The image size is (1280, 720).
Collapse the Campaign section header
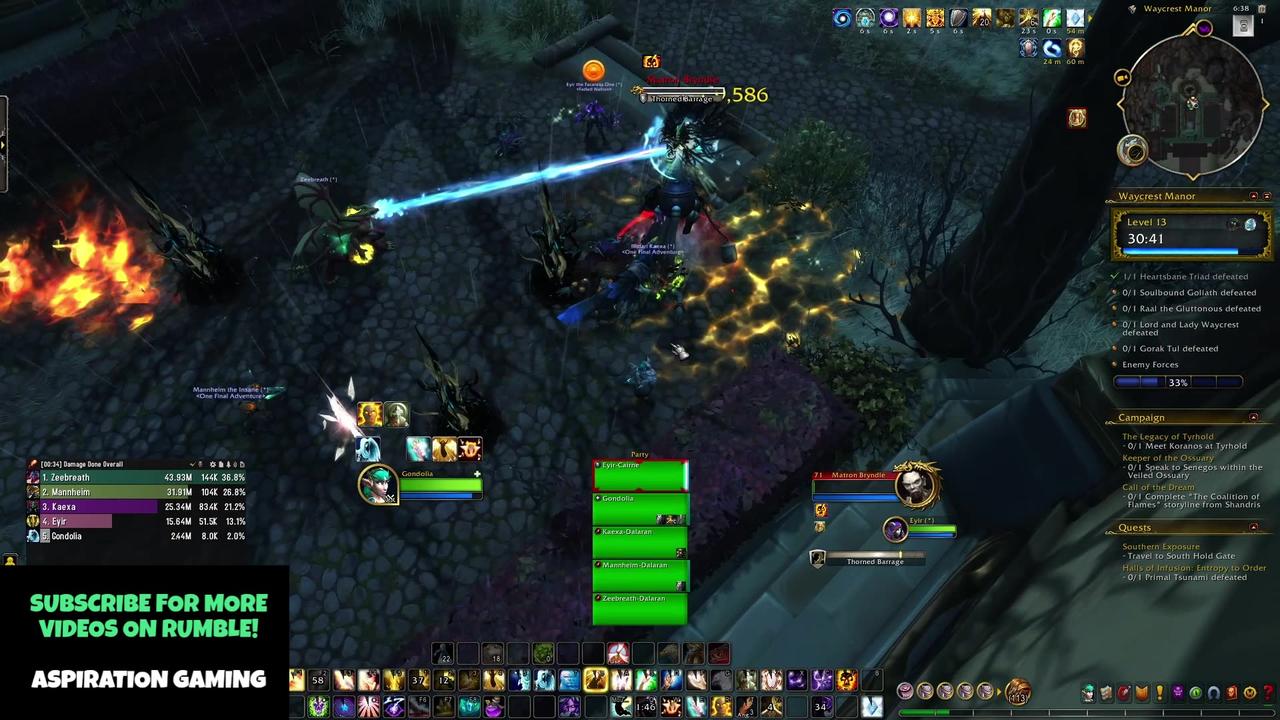point(1254,417)
